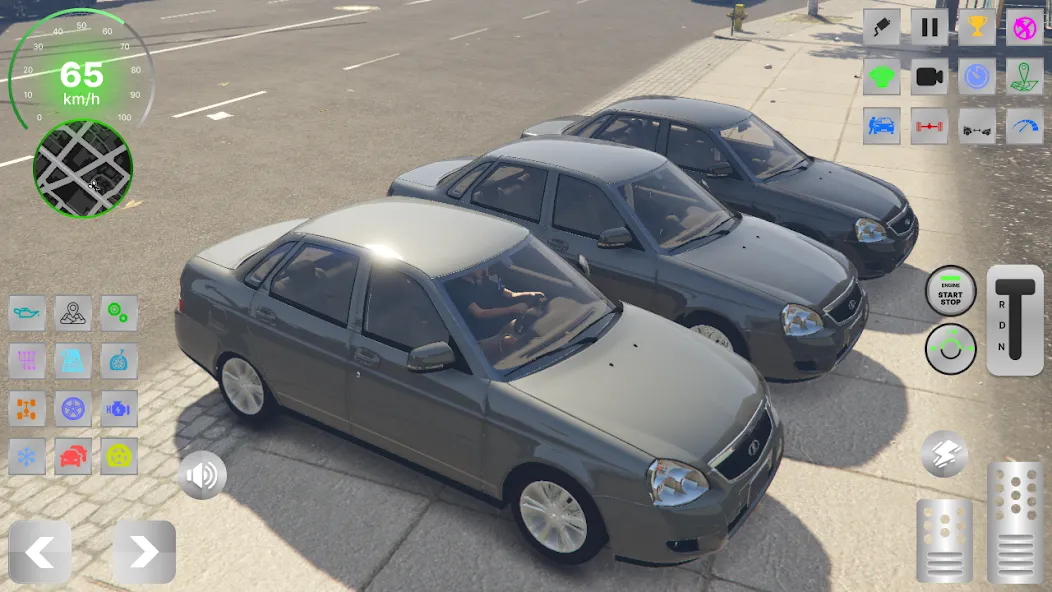The image size is (1052, 592).
Task: Honk the speaker horn button
Action: 202,476
